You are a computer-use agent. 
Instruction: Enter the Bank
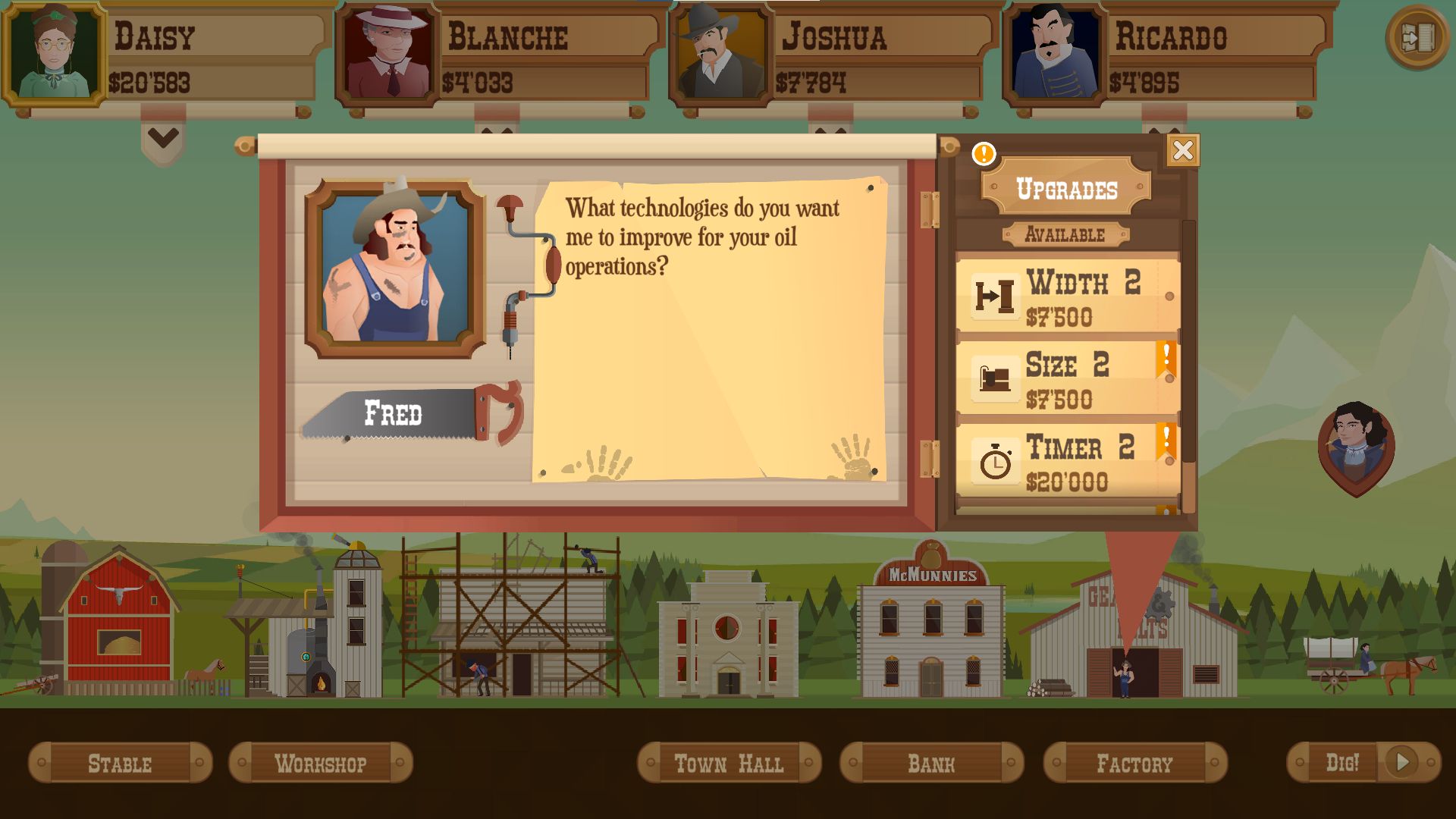pos(931,763)
